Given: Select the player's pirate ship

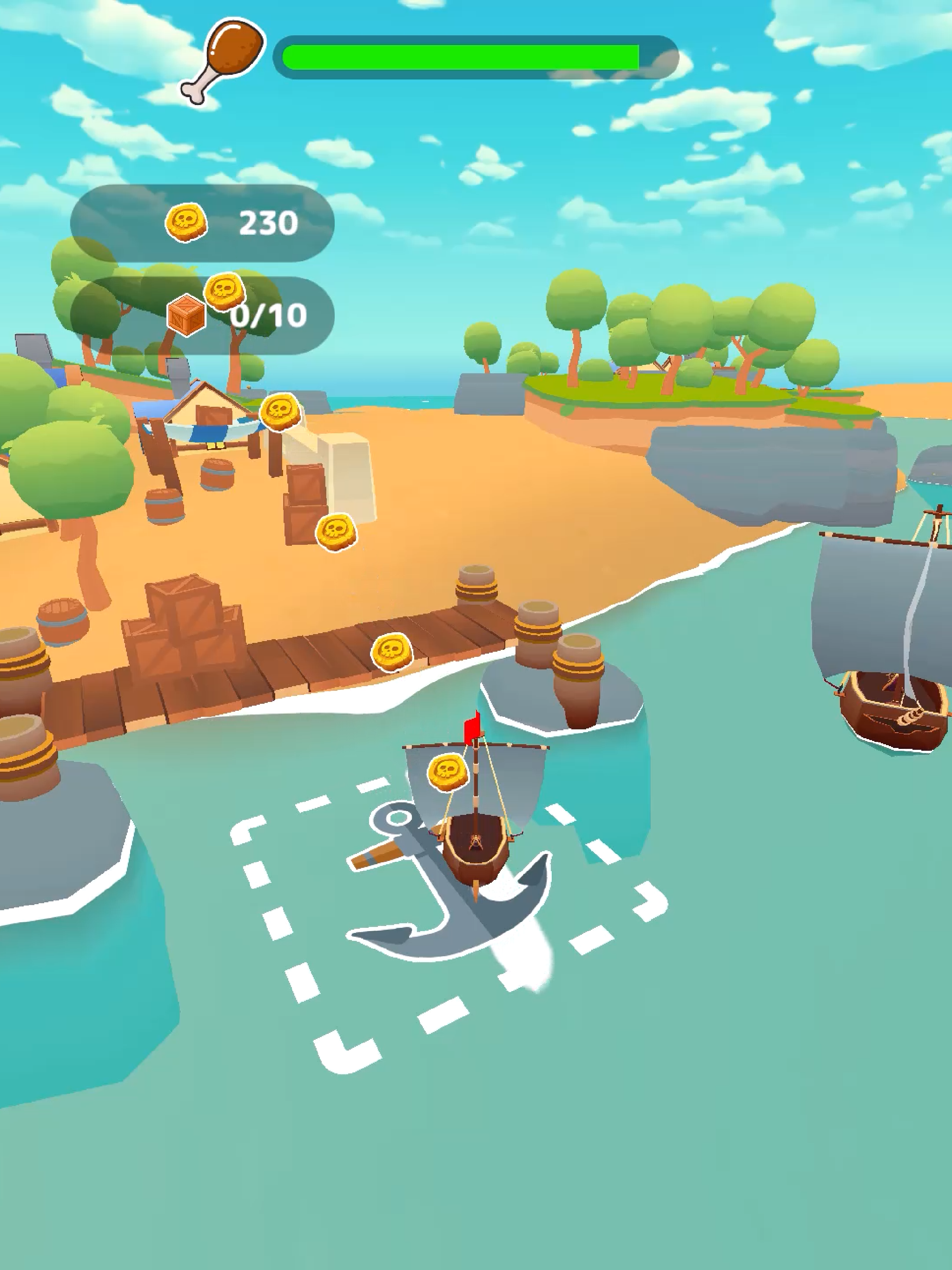Looking at the screenshot, I should click(x=476, y=844).
